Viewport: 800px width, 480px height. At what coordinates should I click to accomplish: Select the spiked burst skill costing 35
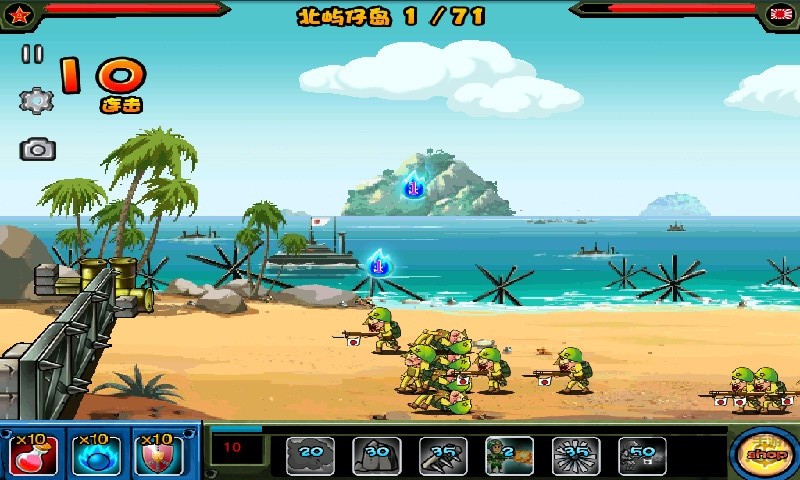[576, 455]
